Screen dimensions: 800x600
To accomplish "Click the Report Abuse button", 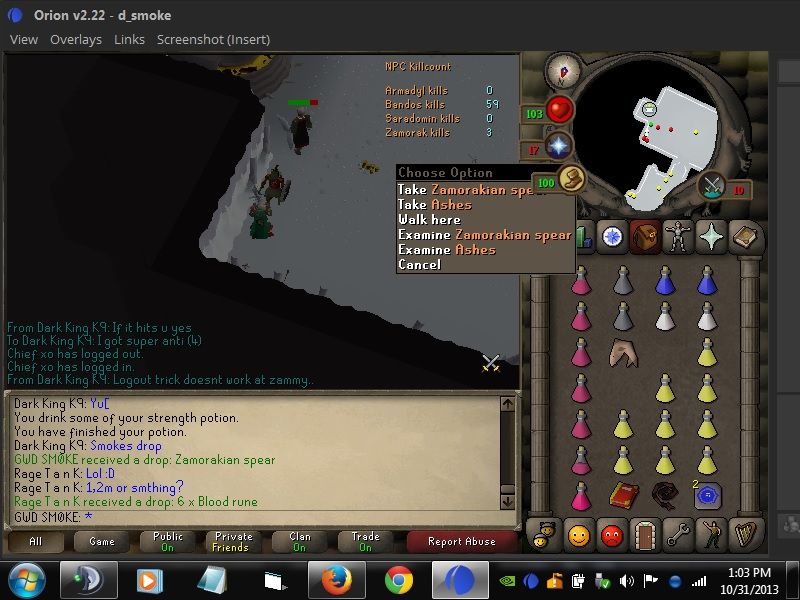I will click(461, 541).
